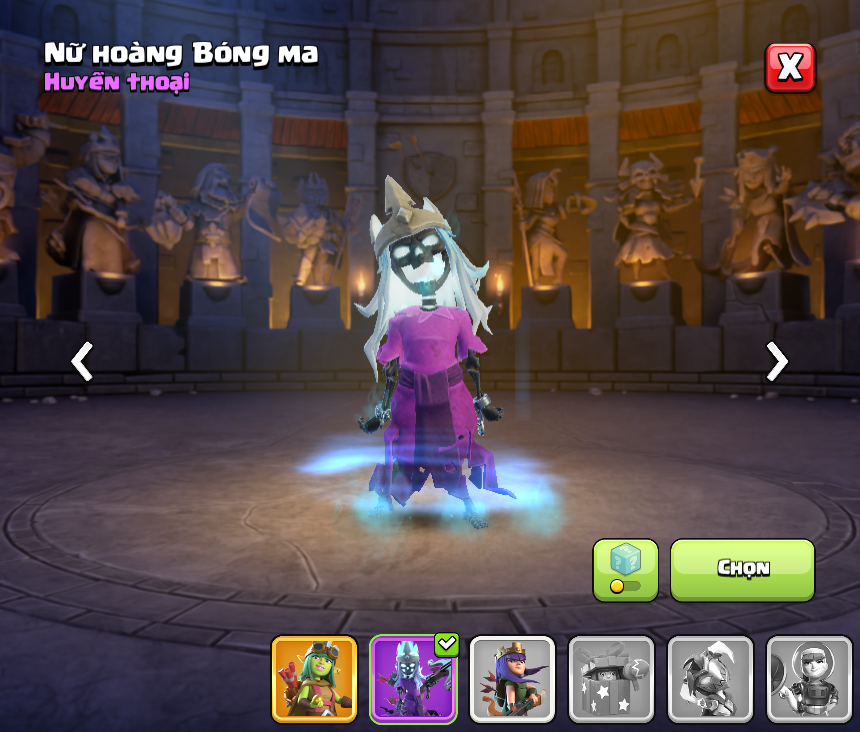The height and width of the screenshot is (732, 860).
Task: Pick the default Archer Queen skin thumbnail
Action: point(512,679)
